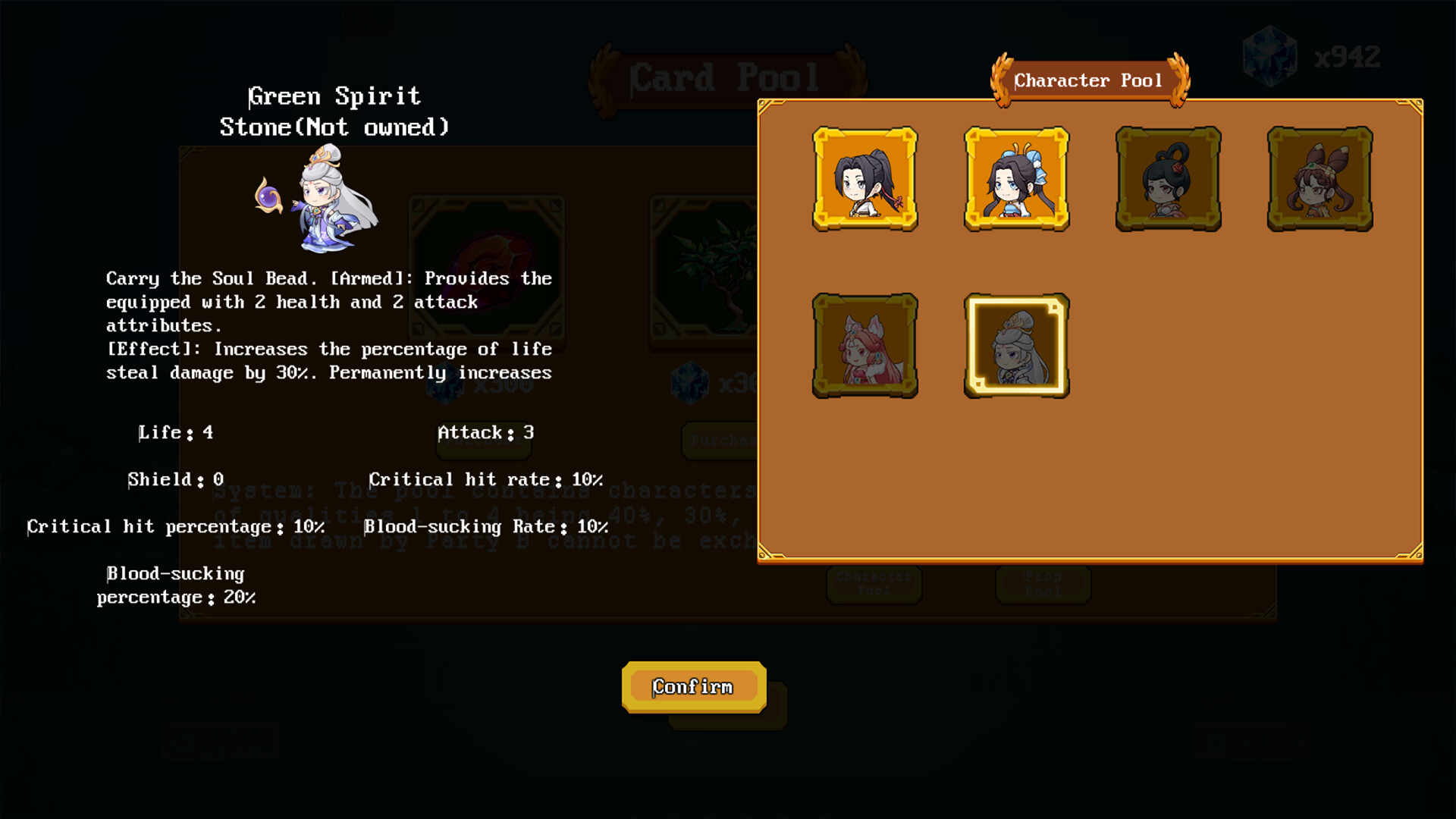Select the highlighted white-haired character portrait

pyautogui.click(x=1016, y=347)
